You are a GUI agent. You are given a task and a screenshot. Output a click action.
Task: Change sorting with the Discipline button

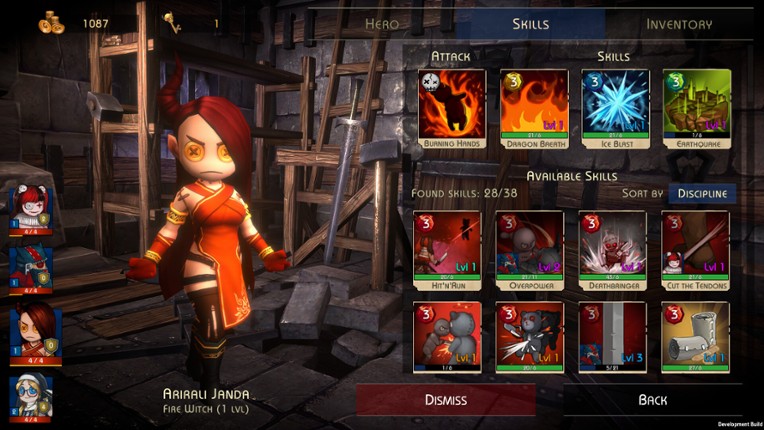pyautogui.click(x=701, y=193)
